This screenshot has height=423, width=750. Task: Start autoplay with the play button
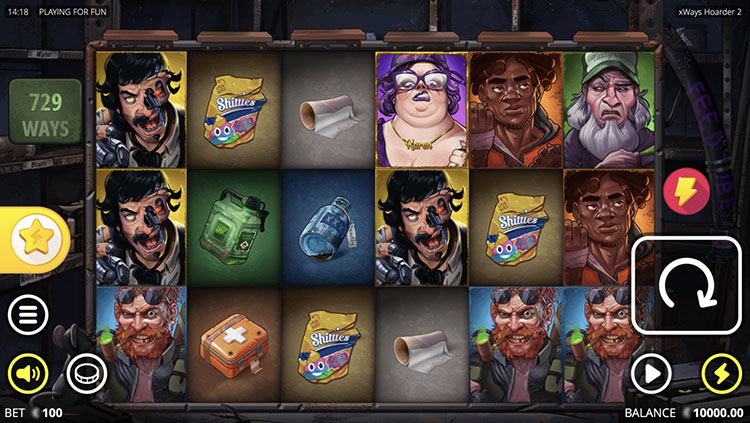pyautogui.click(x=651, y=374)
